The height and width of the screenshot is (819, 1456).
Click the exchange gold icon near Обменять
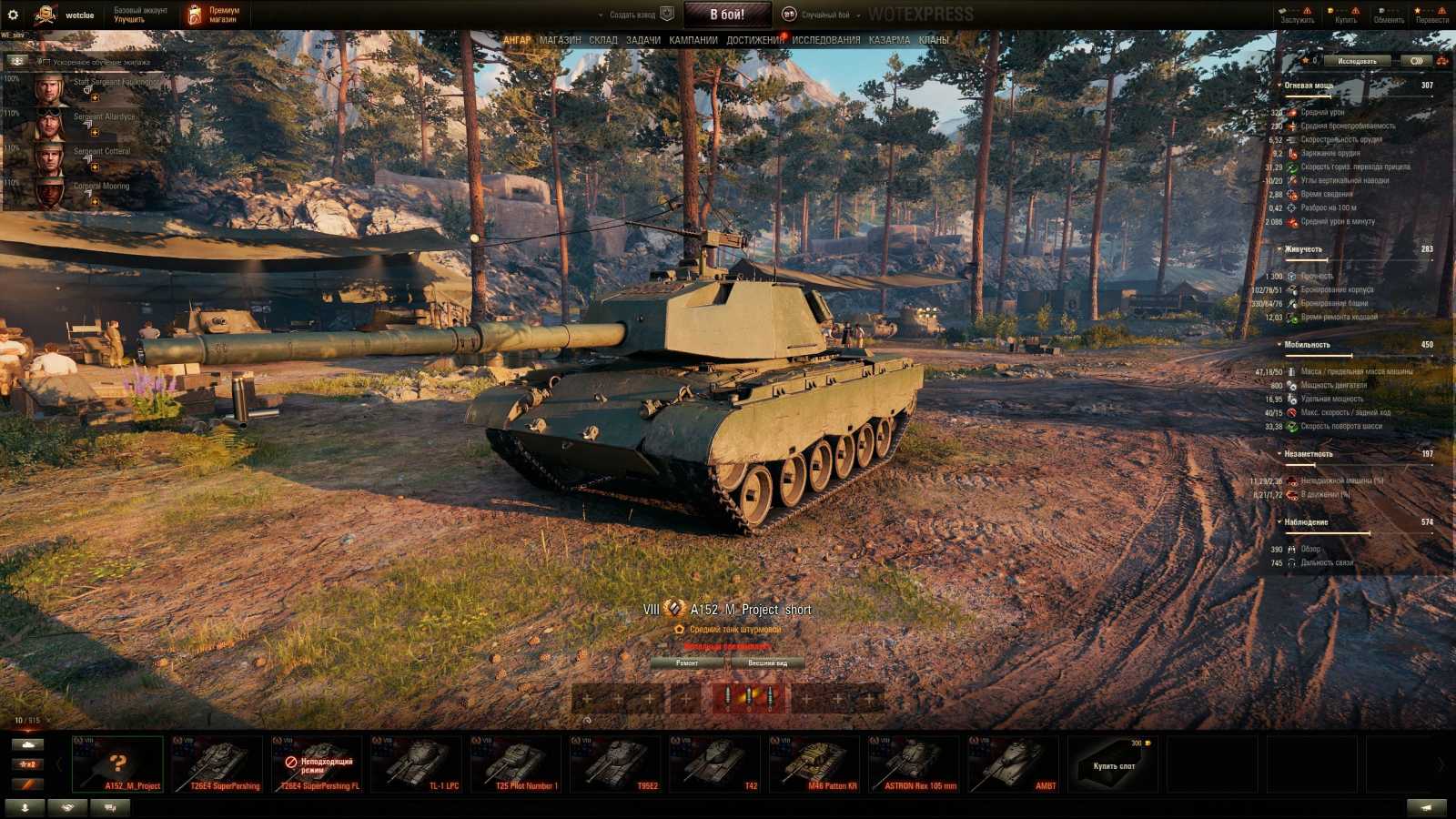coord(1380,10)
